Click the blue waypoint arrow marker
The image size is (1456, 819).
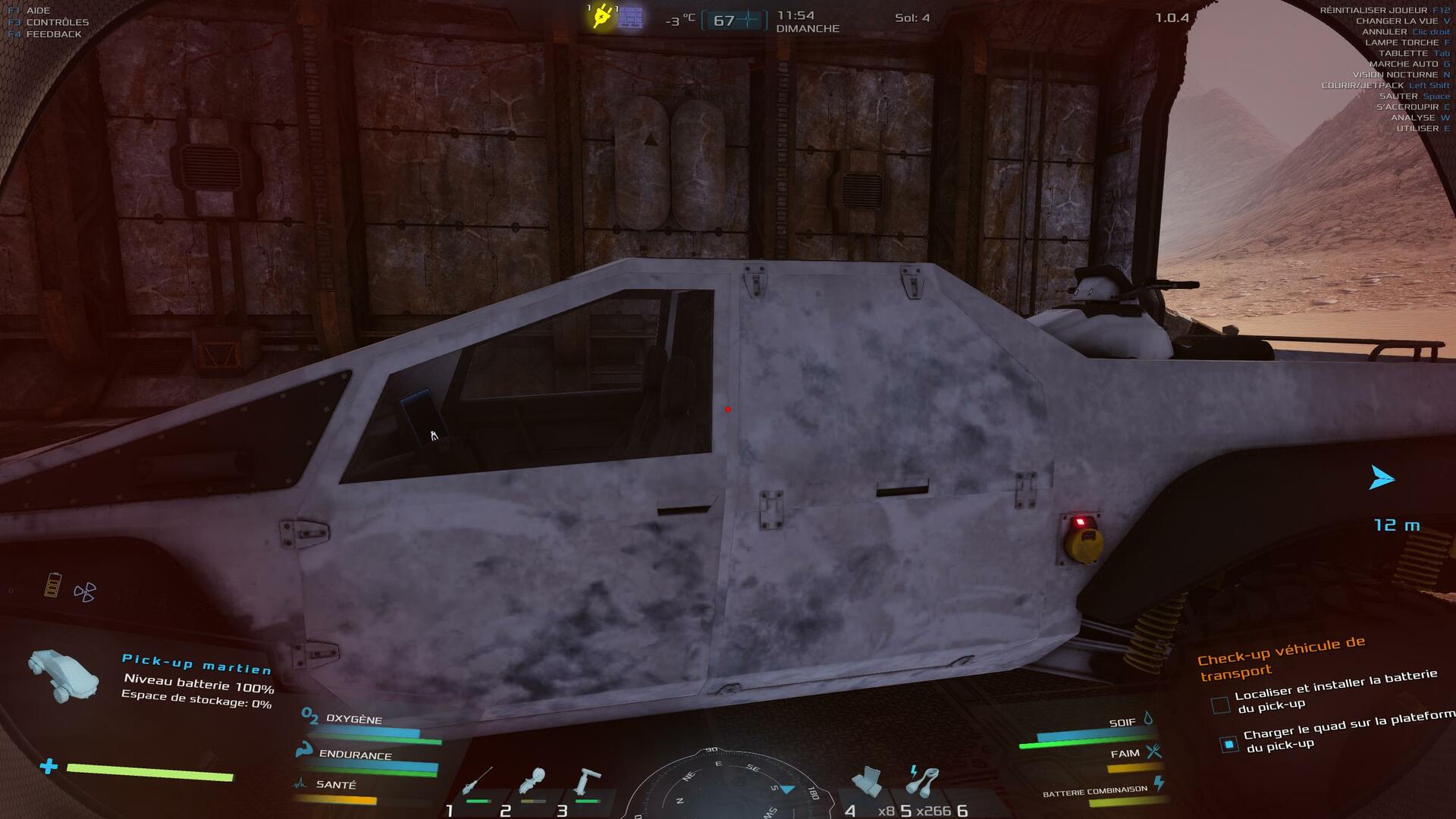(x=1382, y=479)
